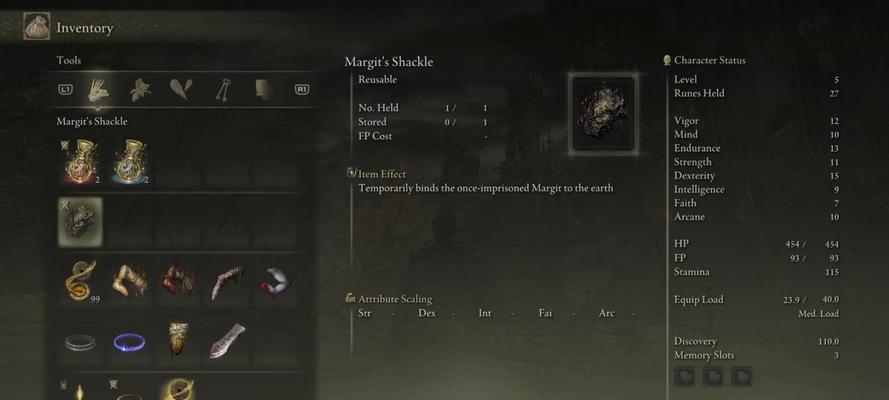889x400 pixels.
Task: Select the Flask of Crimson Tears
Action: (x=79, y=162)
